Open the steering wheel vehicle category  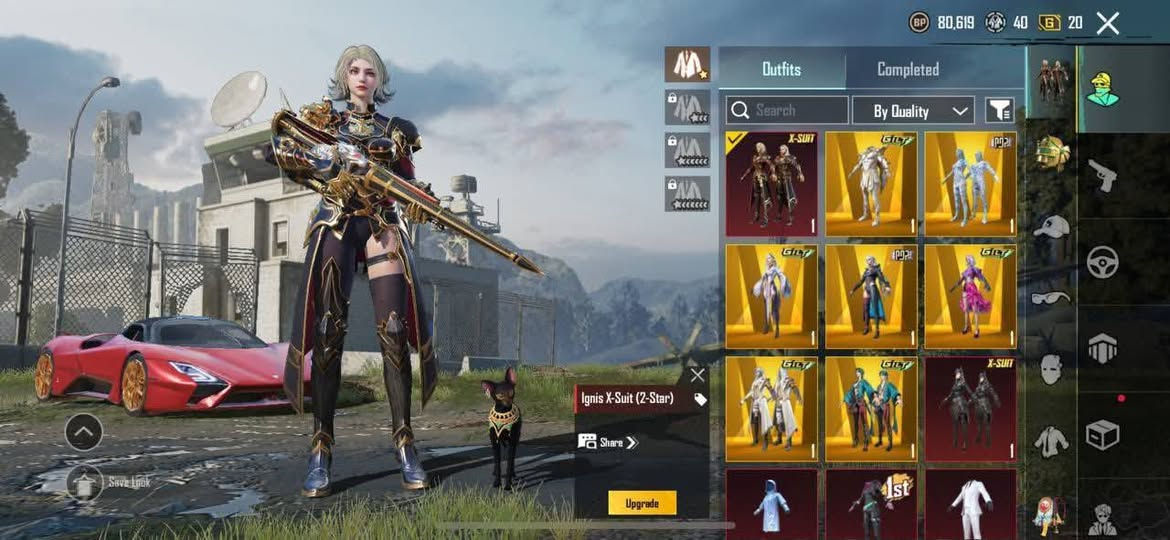[1102, 262]
